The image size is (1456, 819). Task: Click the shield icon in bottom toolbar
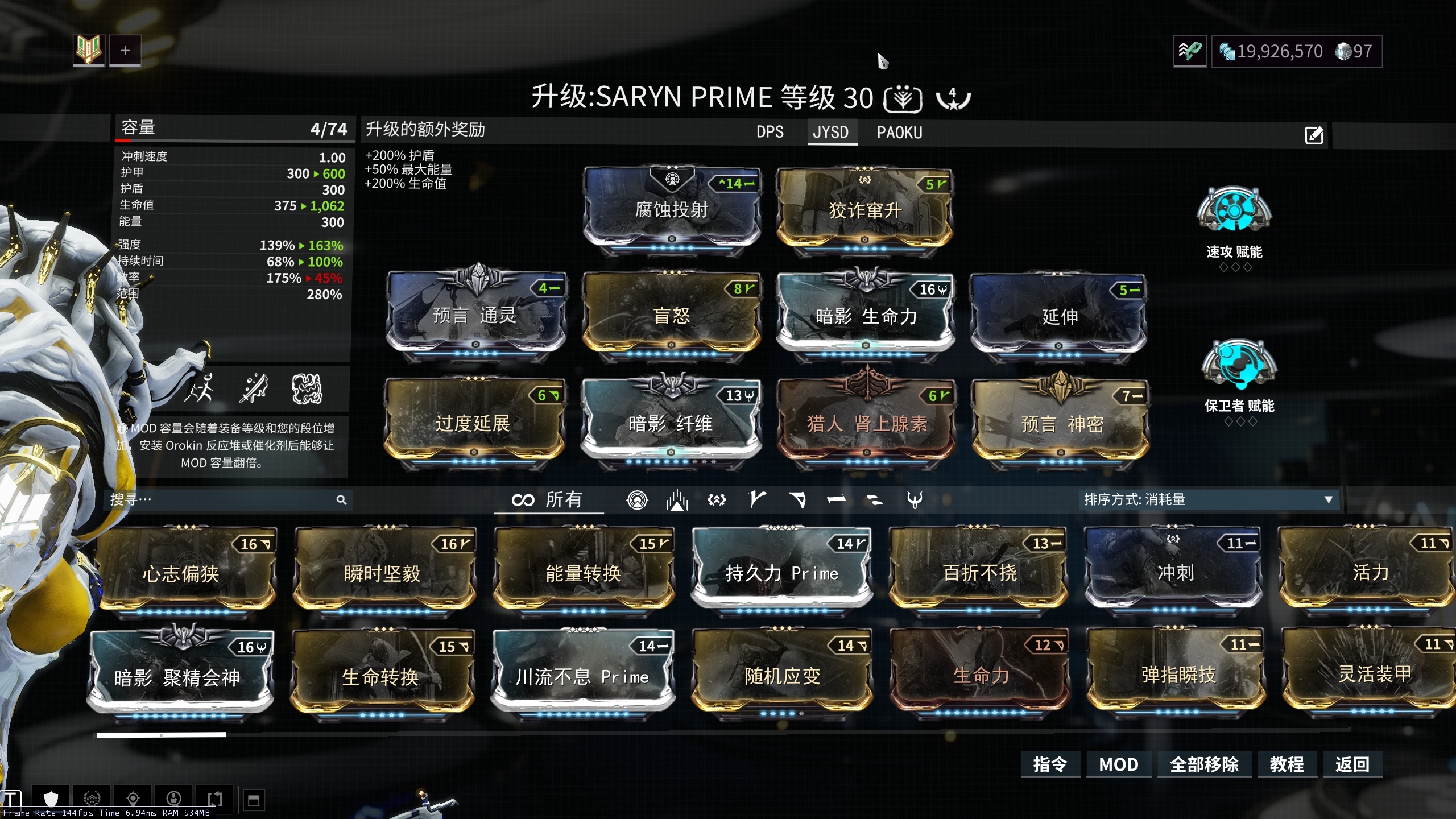[x=51, y=799]
